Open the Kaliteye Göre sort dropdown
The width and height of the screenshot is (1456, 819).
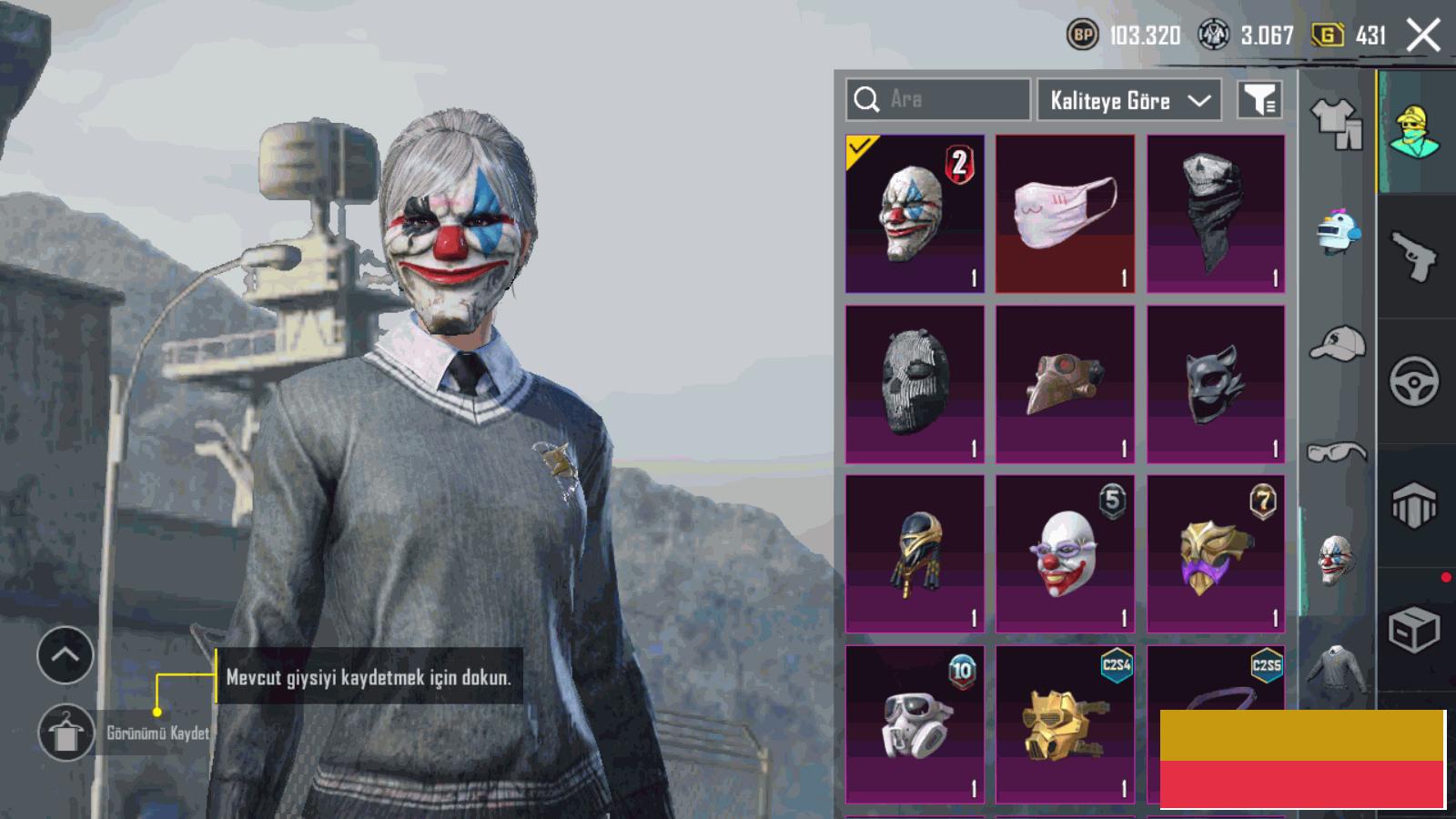point(1129,100)
